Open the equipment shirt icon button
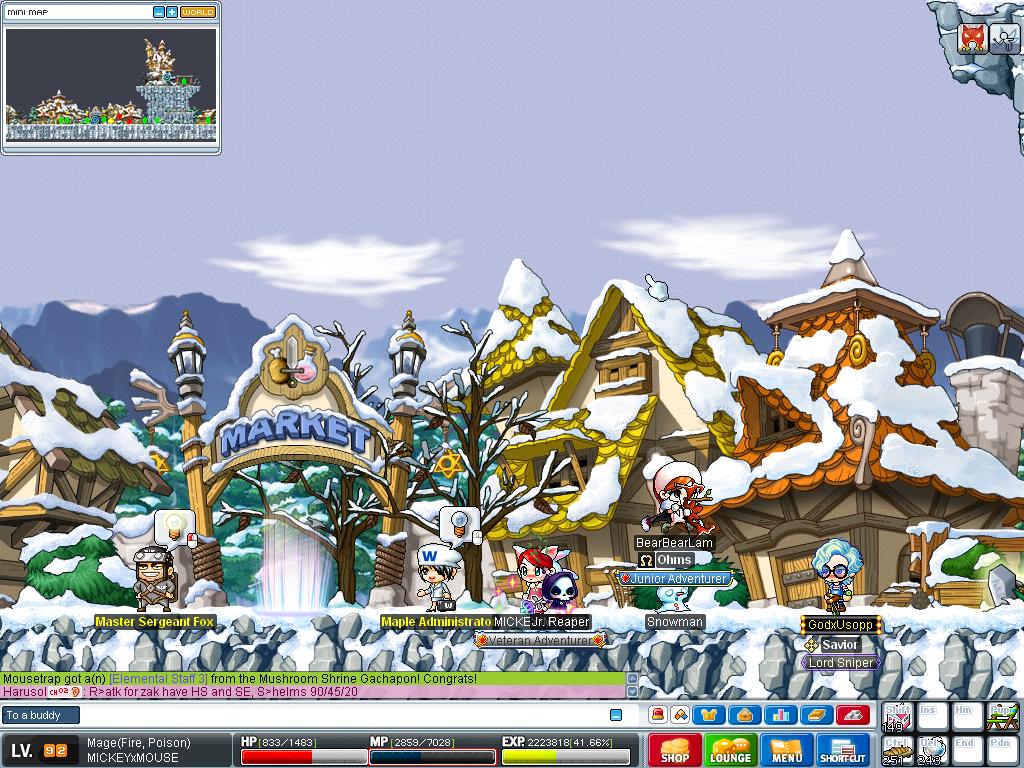Viewport: 1024px width, 768px height. [x=709, y=715]
